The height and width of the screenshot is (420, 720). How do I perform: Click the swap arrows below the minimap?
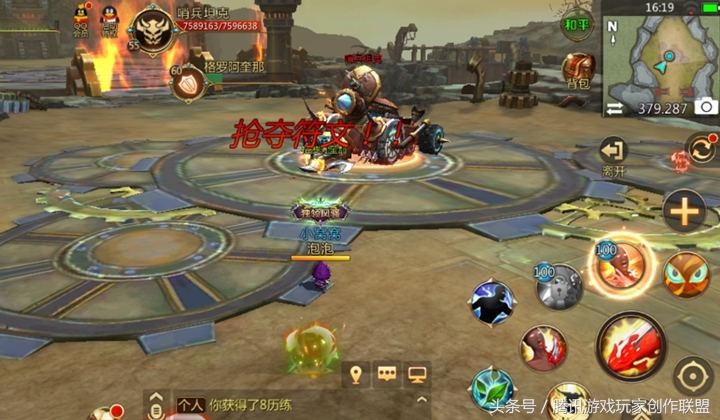pos(615,107)
